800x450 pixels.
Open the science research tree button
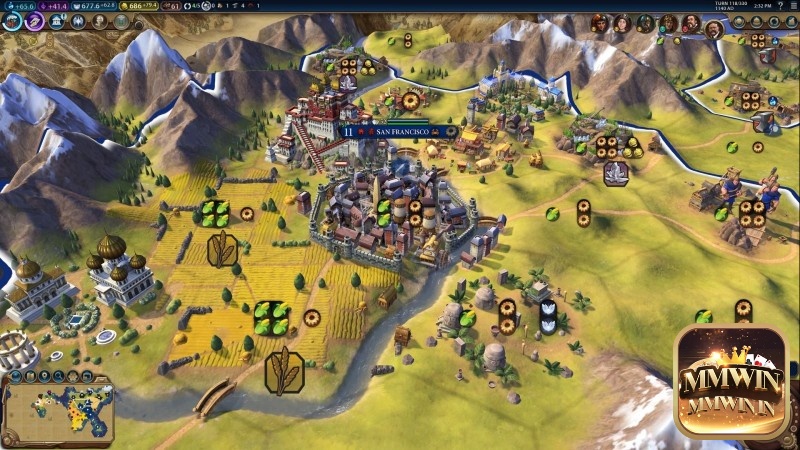(13, 19)
